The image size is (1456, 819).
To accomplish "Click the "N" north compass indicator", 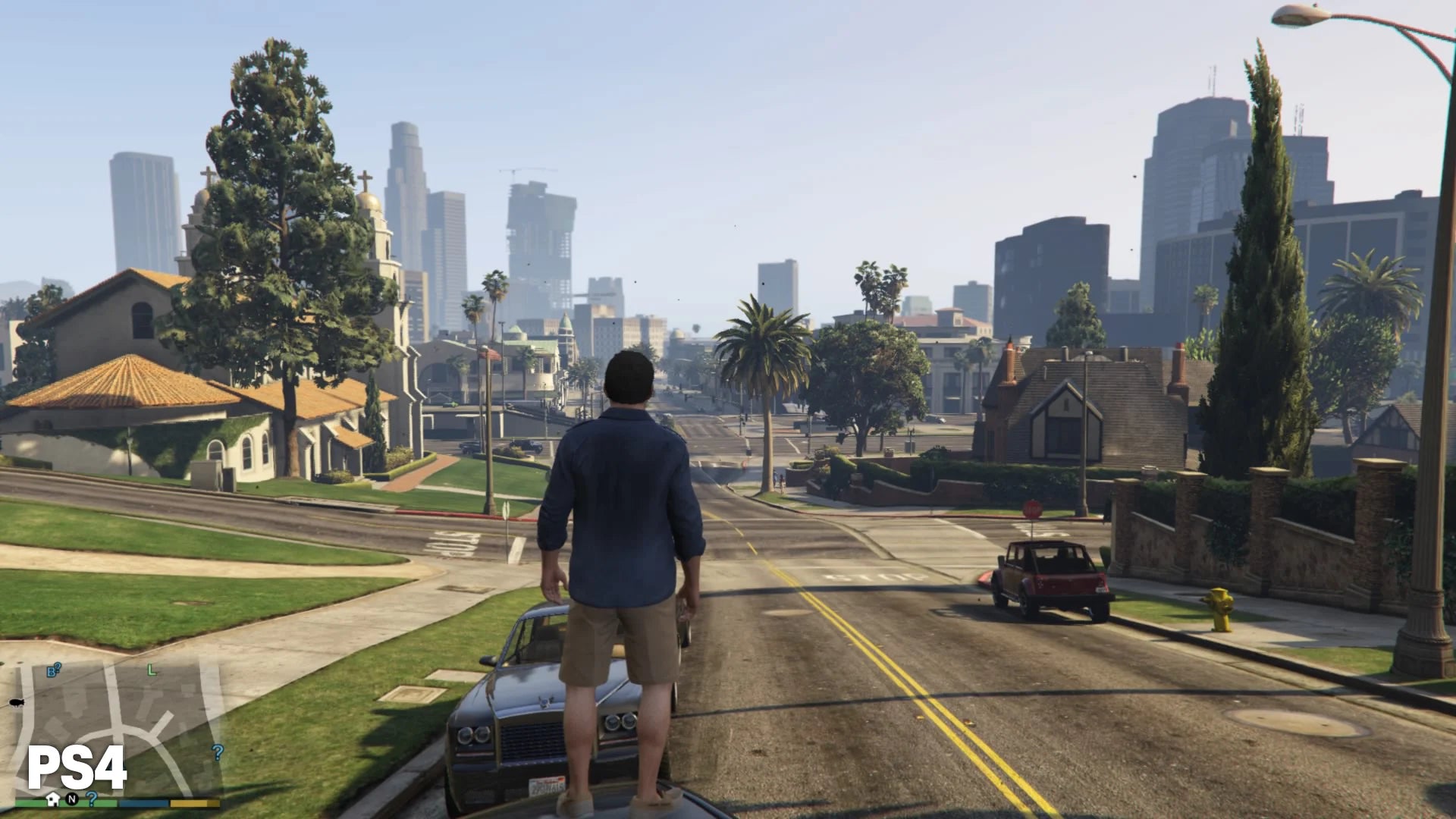I will (x=71, y=799).
